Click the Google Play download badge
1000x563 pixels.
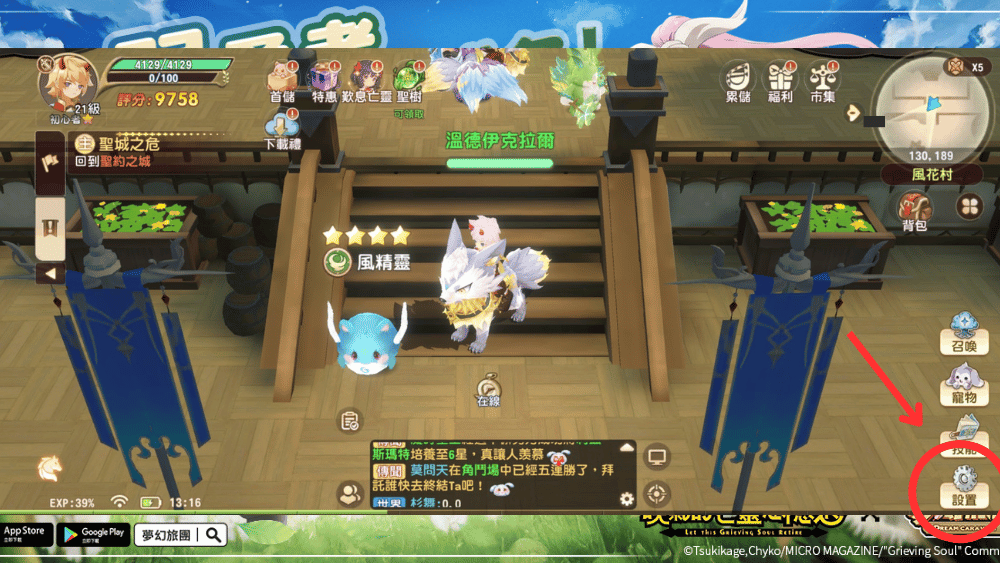point(91,533)
